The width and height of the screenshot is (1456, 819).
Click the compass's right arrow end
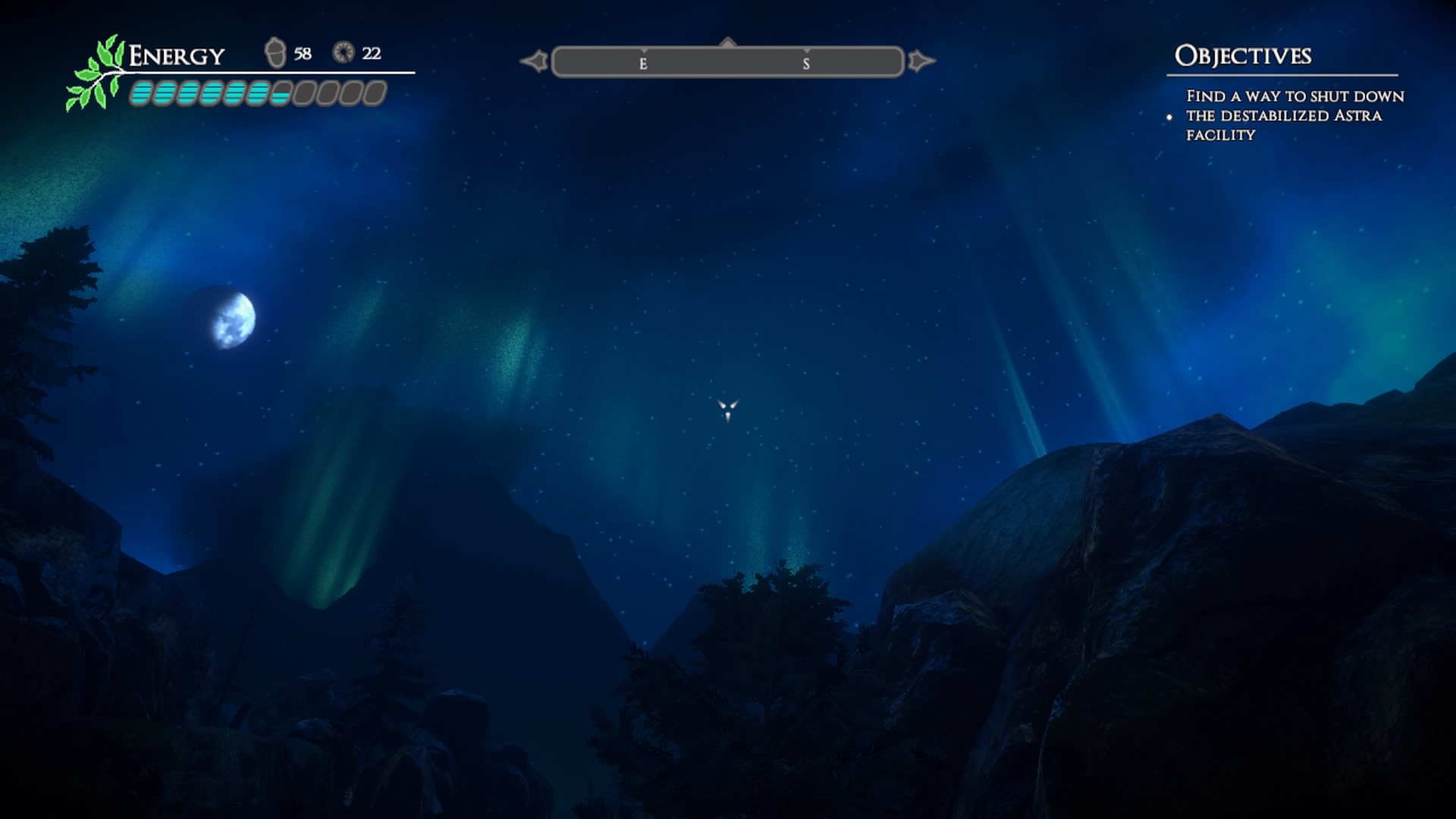pyautogui.click(x=920, y=61)
